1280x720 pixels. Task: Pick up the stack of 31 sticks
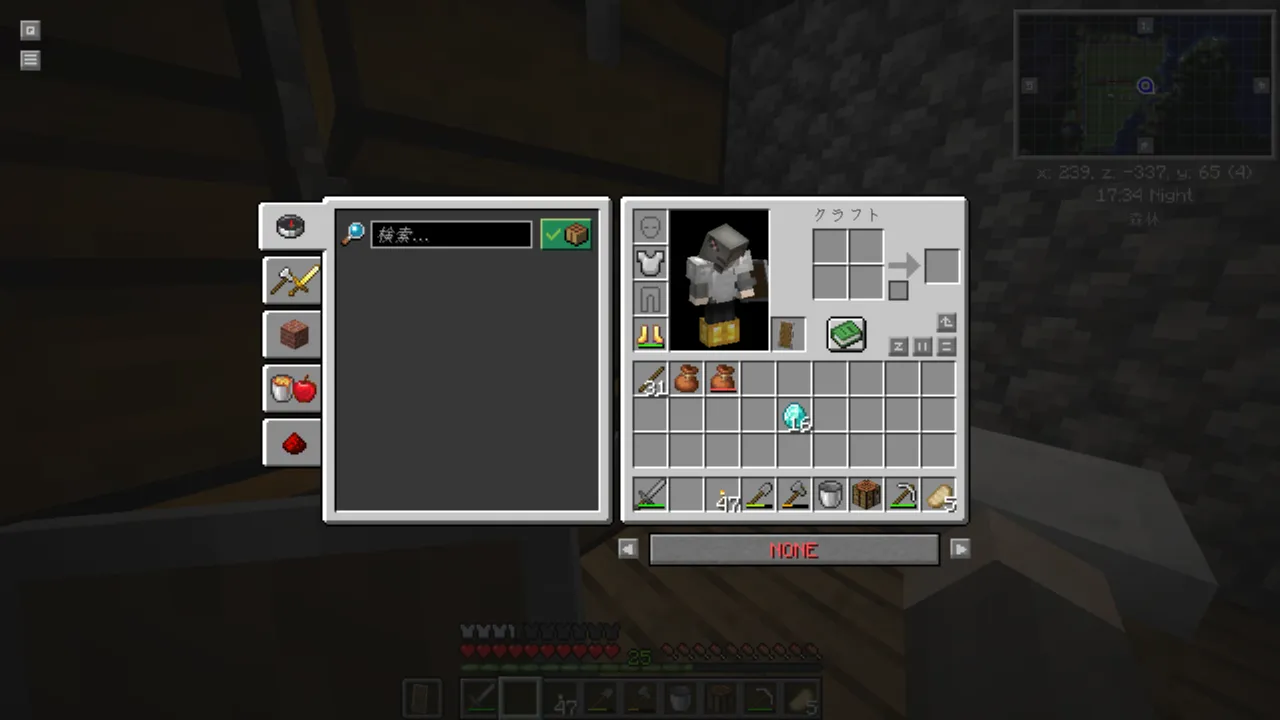650,380
